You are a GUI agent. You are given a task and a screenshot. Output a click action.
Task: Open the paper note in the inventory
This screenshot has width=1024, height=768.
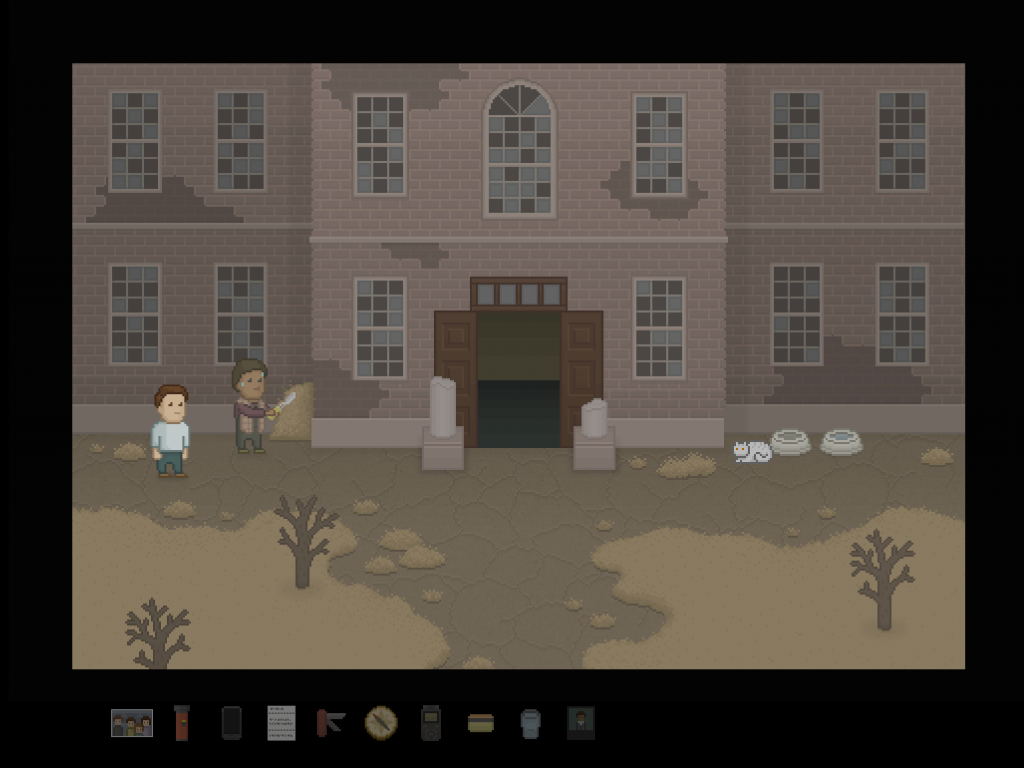coord(281,723)
